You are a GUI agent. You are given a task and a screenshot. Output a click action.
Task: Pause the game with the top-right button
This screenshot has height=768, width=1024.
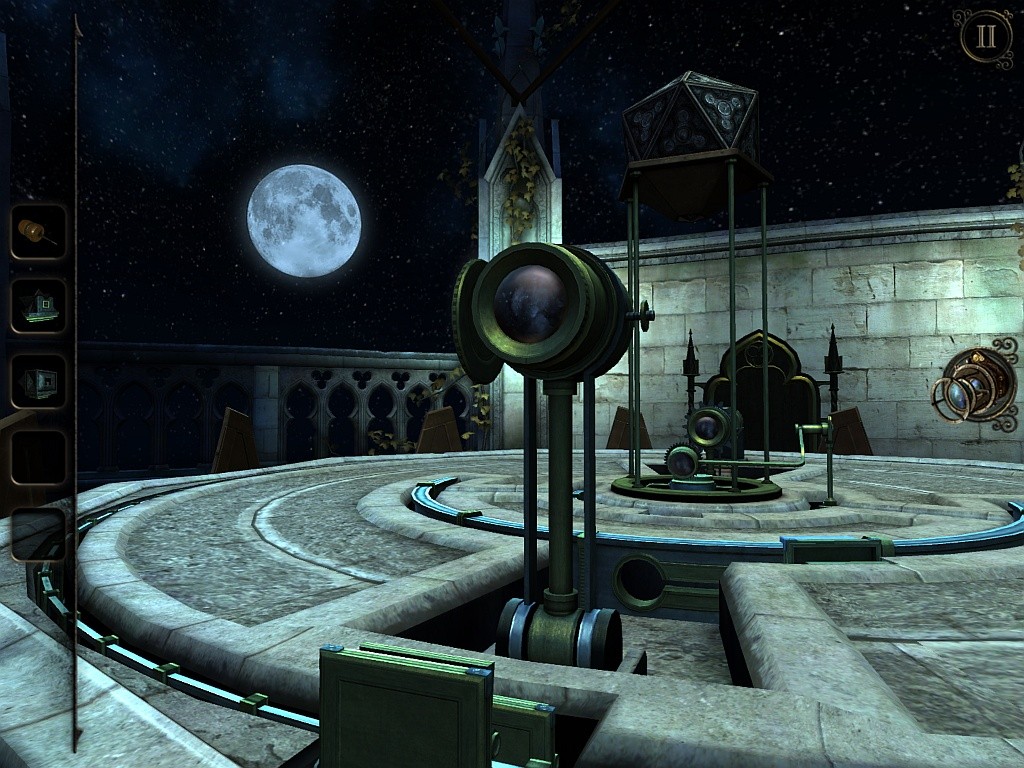(986, 36)
